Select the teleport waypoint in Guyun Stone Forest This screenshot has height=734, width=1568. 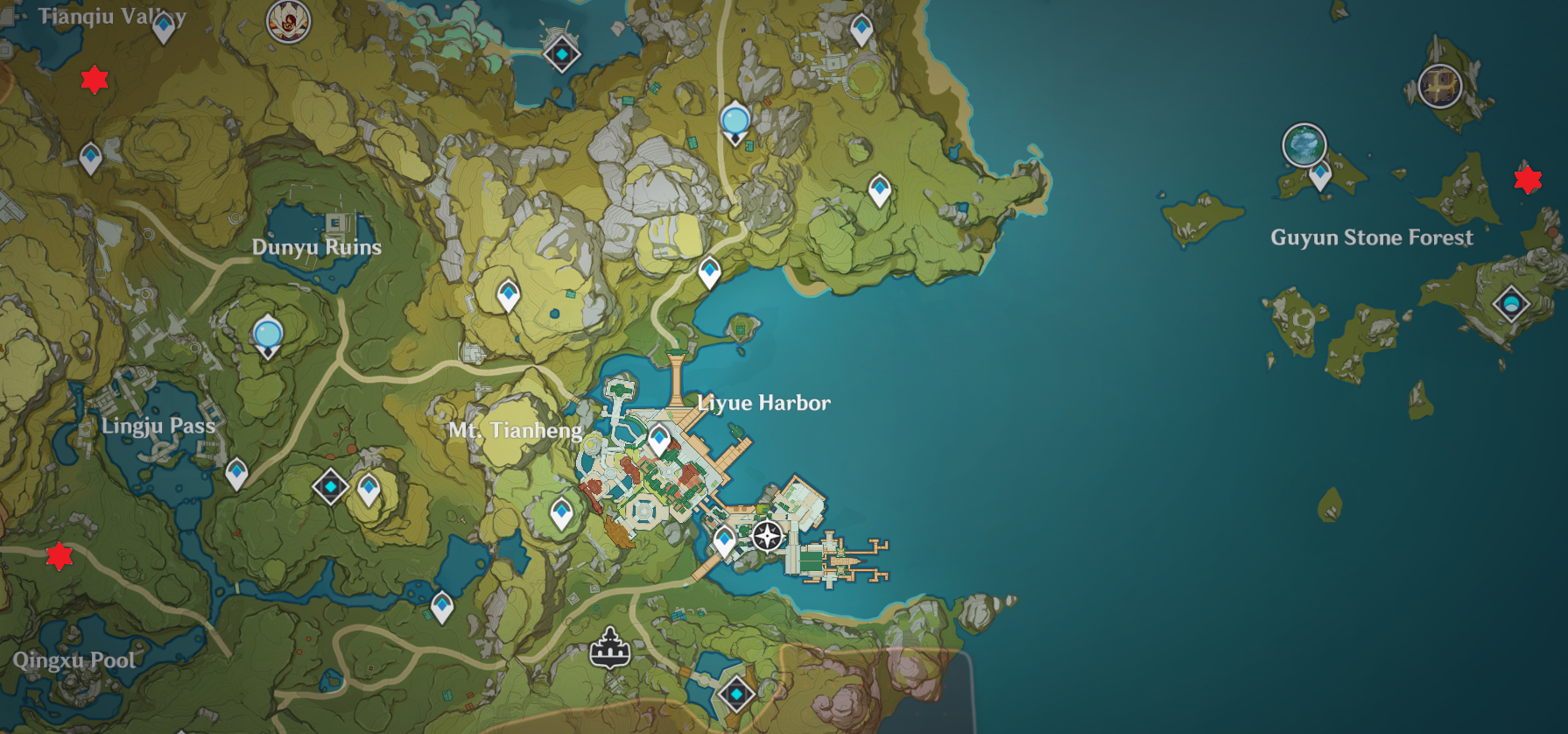point(1320,173)
